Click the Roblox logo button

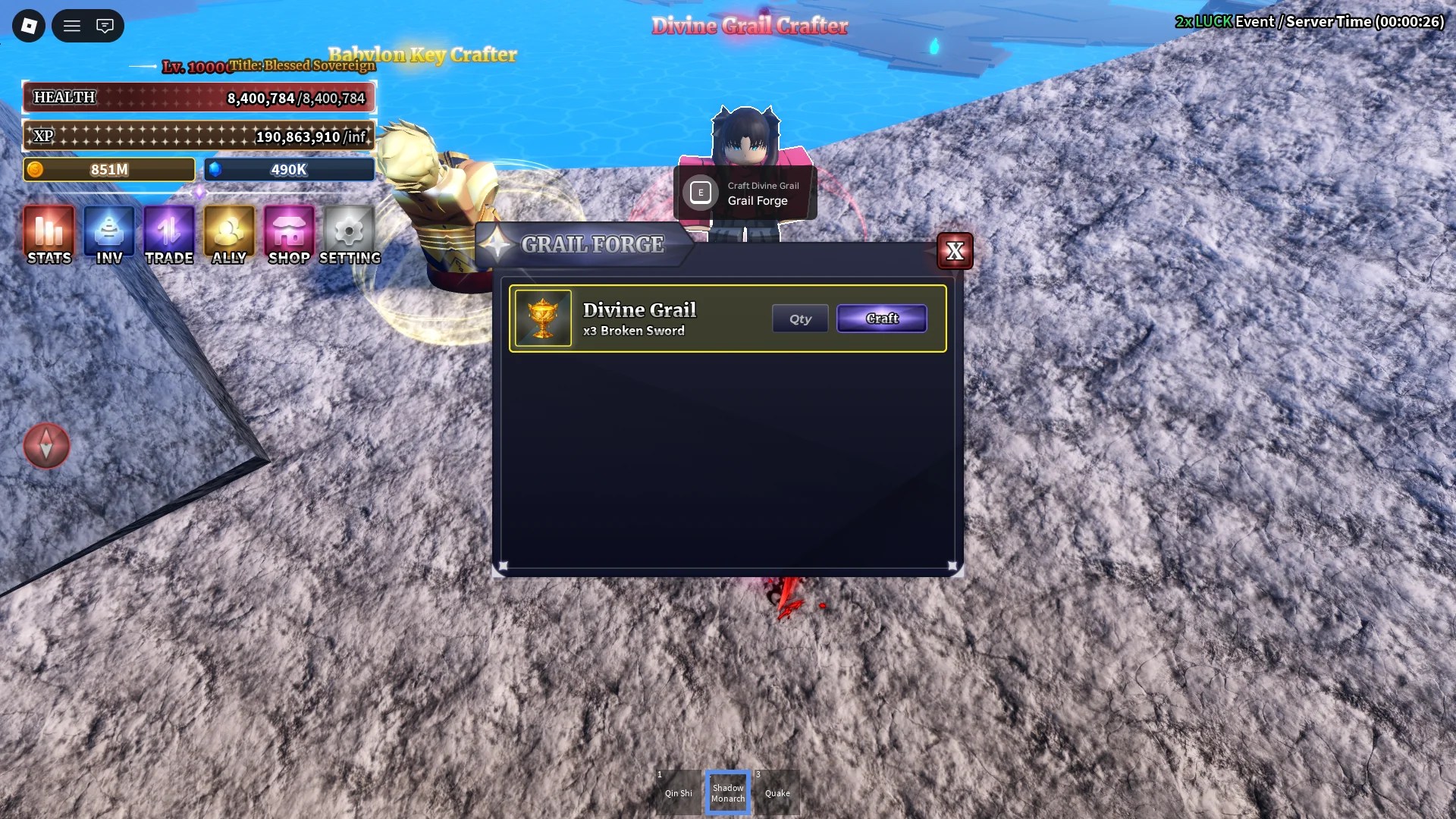(x=27, y=25)
